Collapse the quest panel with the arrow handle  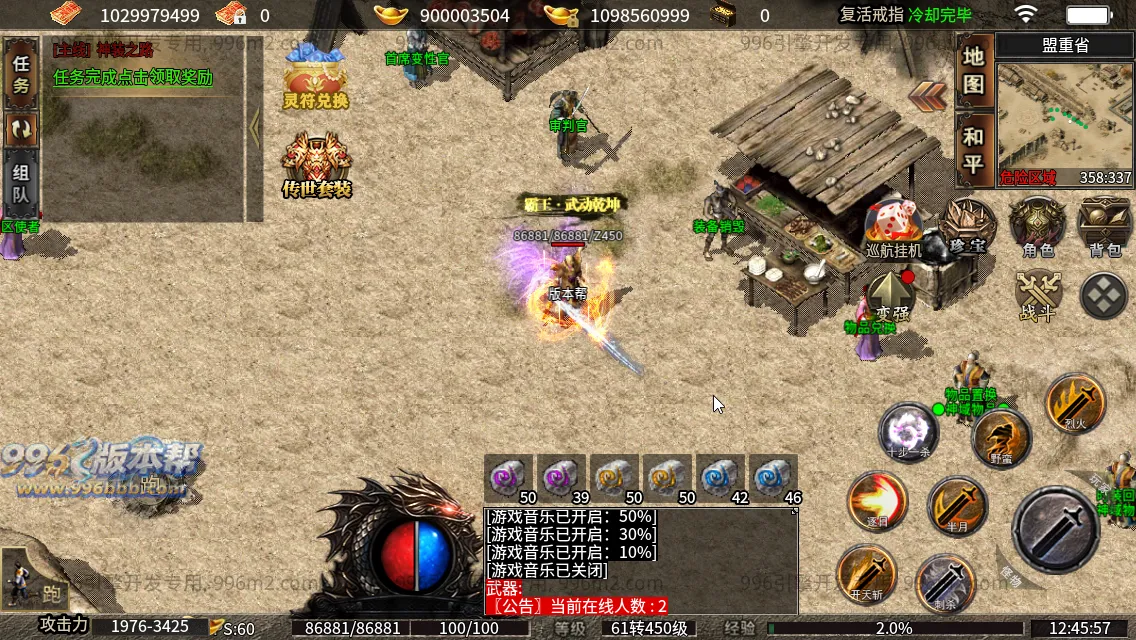tap(254, 128)
